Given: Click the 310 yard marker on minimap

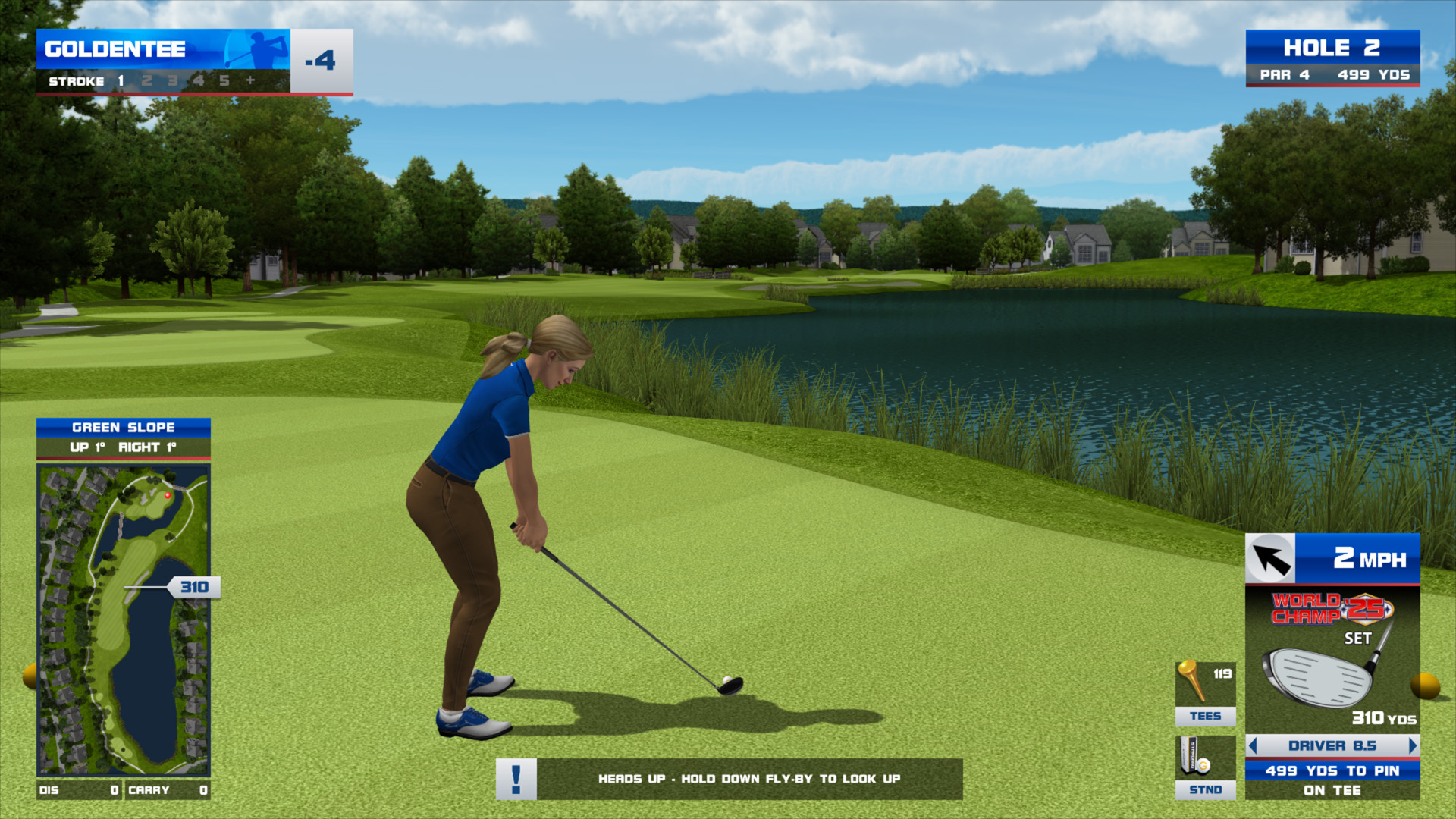Looking at the screenshot, I should [195, 587].
